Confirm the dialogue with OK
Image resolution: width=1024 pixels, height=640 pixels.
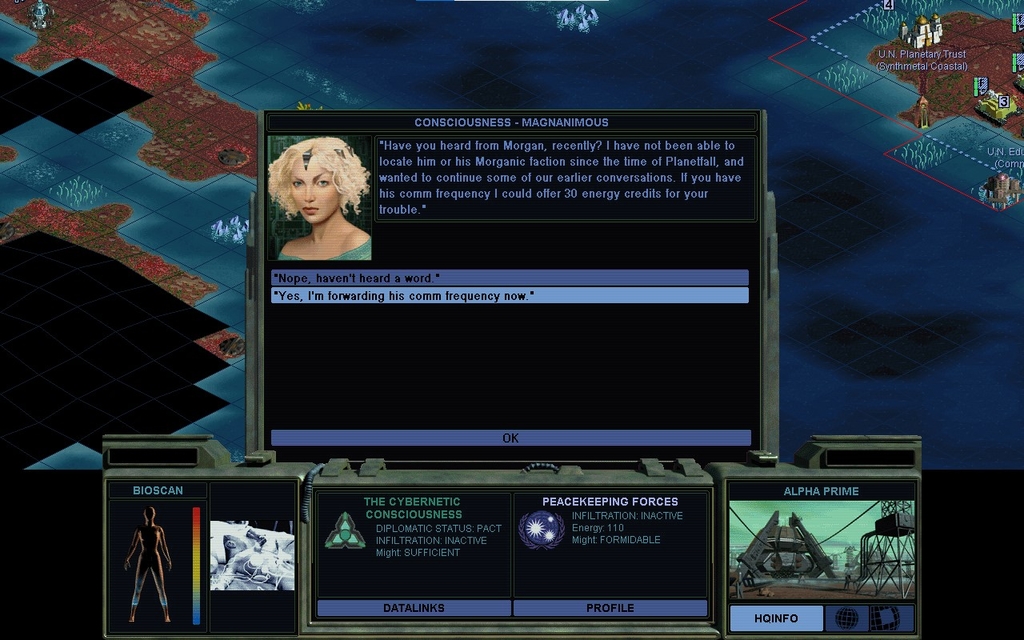(510, 438)
